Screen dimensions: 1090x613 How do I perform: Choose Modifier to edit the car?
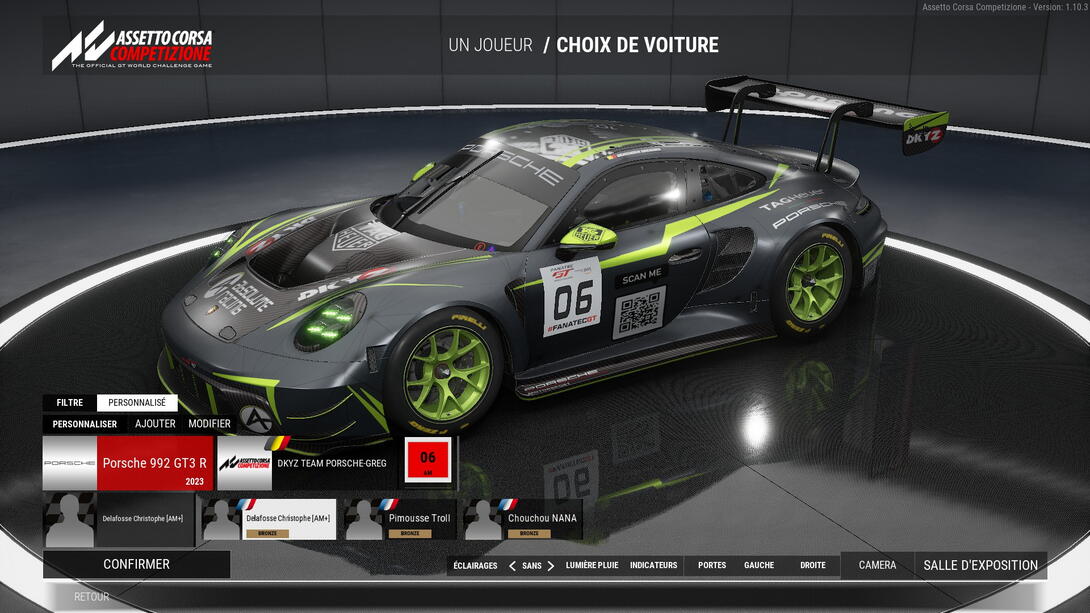pos(209,424)
